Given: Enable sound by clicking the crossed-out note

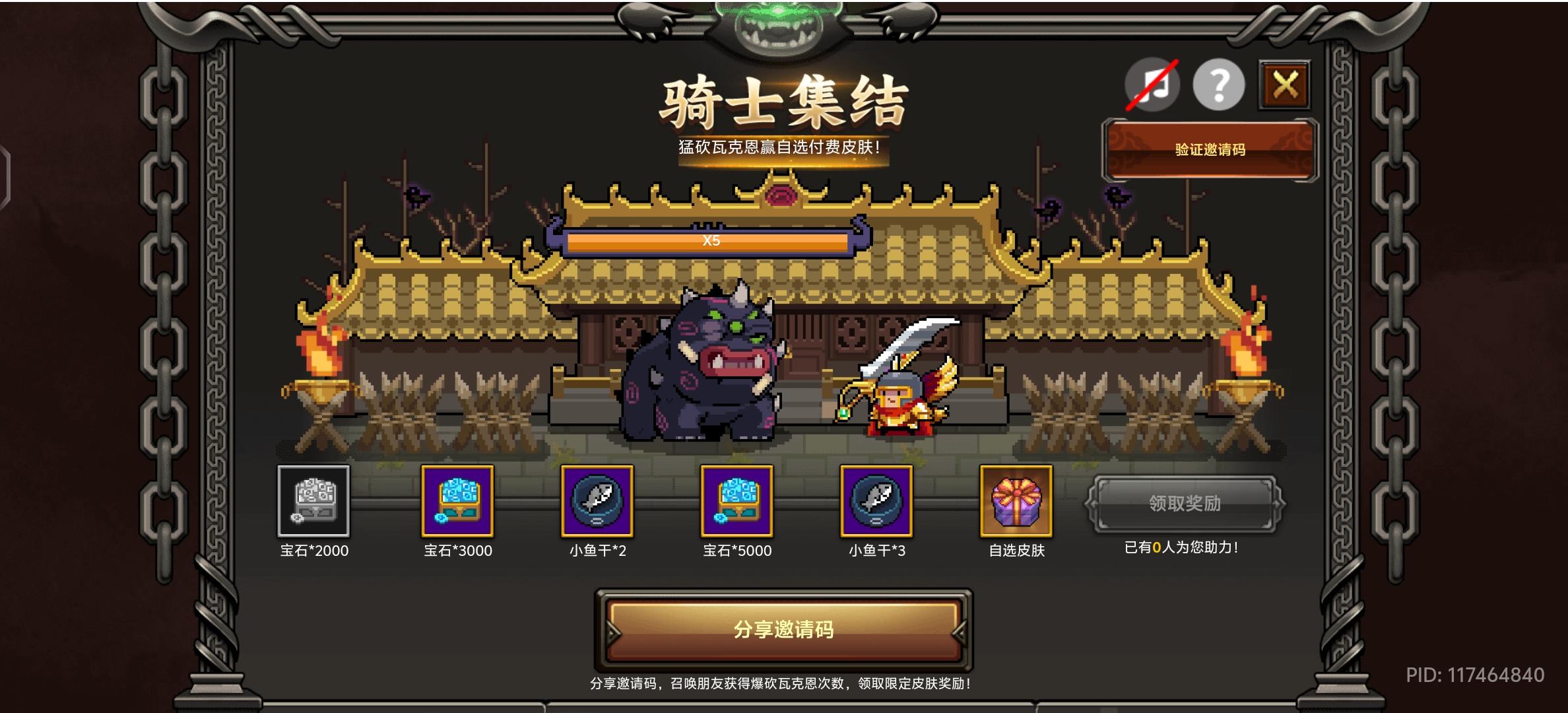Looking at the screenshot, I should (1151, 84).
